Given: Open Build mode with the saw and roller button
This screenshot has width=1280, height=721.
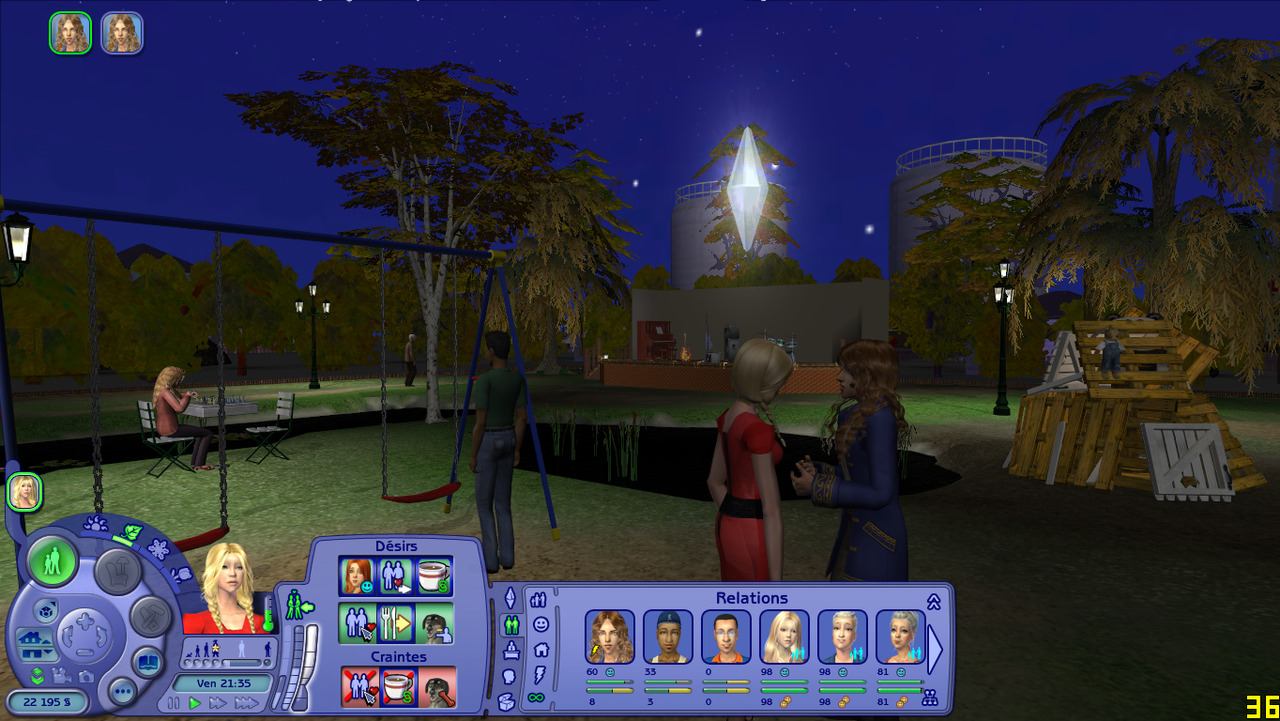Looking at the screenshot, I should (150, 617).
